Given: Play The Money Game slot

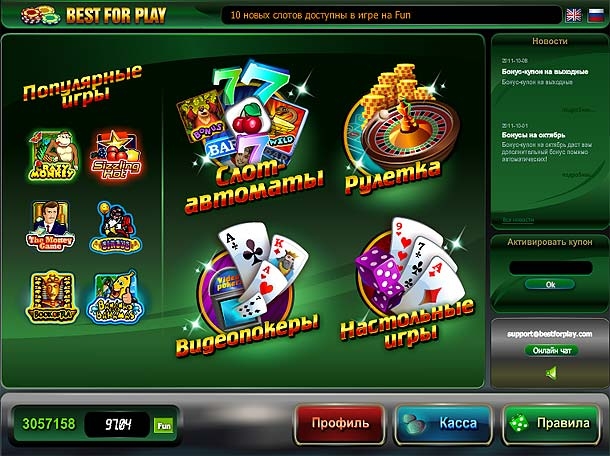Looking at the screenshot, I should click(x=50, y=225).
